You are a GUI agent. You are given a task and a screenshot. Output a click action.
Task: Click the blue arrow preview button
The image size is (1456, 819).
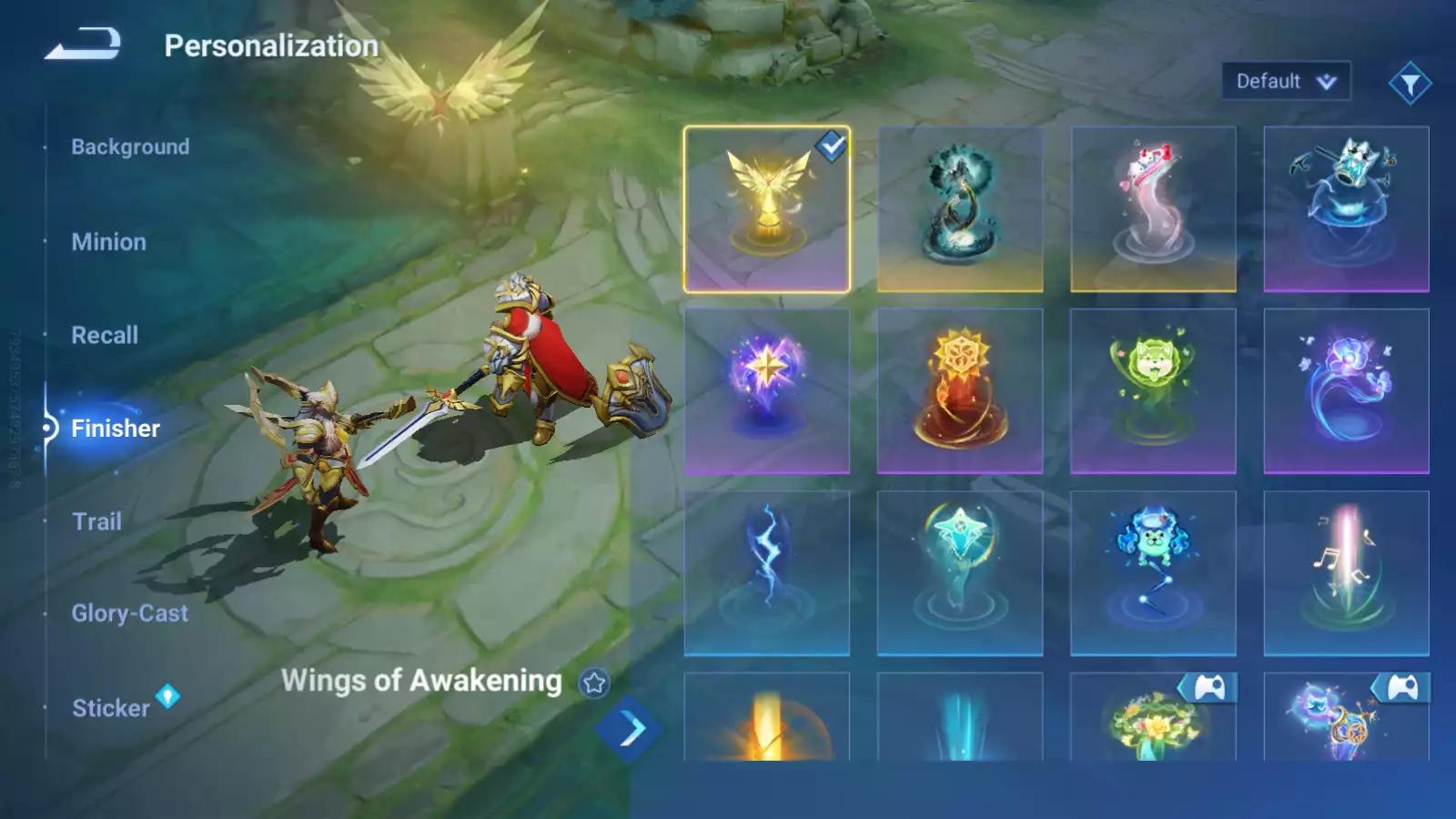[x=631, y=728]
